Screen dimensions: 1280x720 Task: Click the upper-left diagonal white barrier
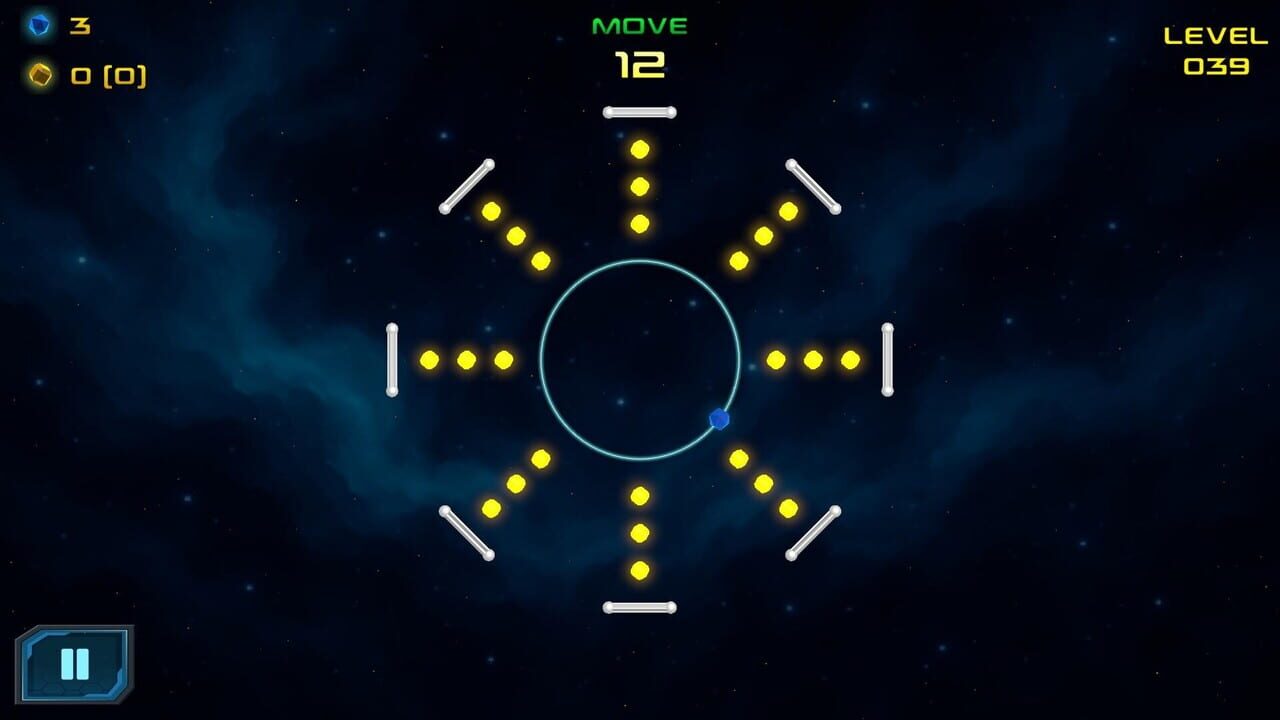pyautogui.click(x=466, y=186)
